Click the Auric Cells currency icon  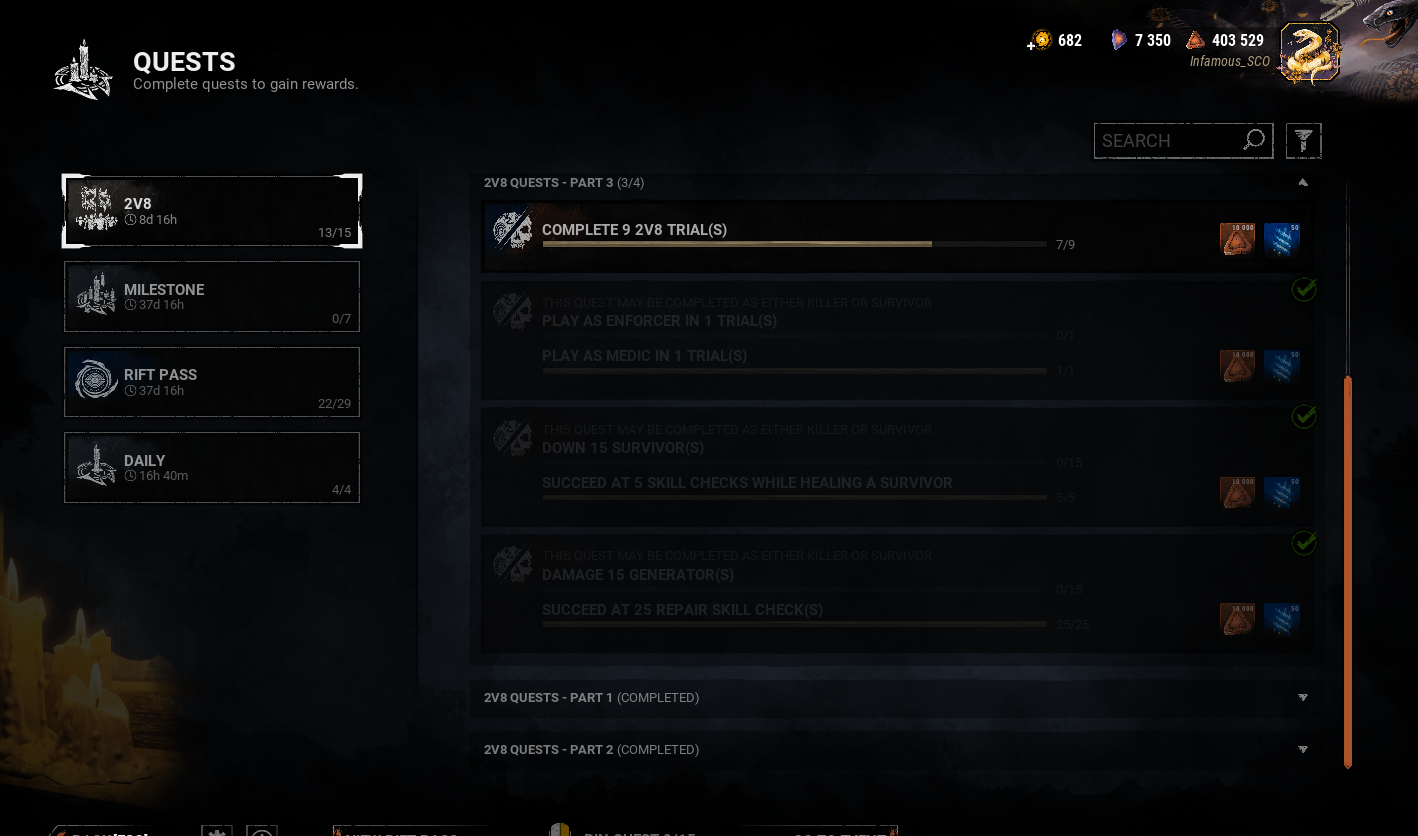point(1041,40)
